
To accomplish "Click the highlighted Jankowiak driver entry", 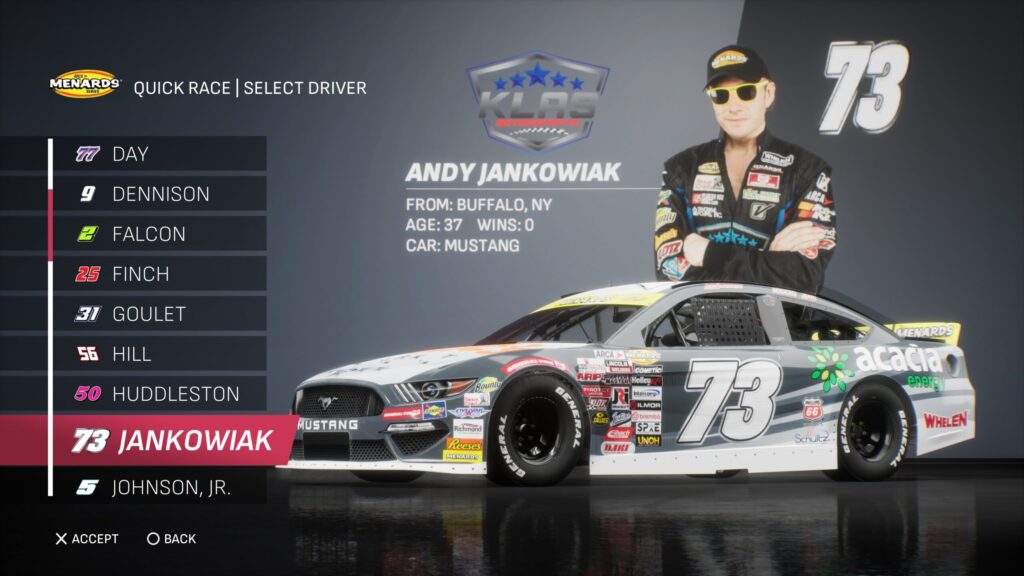I will pos(172,441).
